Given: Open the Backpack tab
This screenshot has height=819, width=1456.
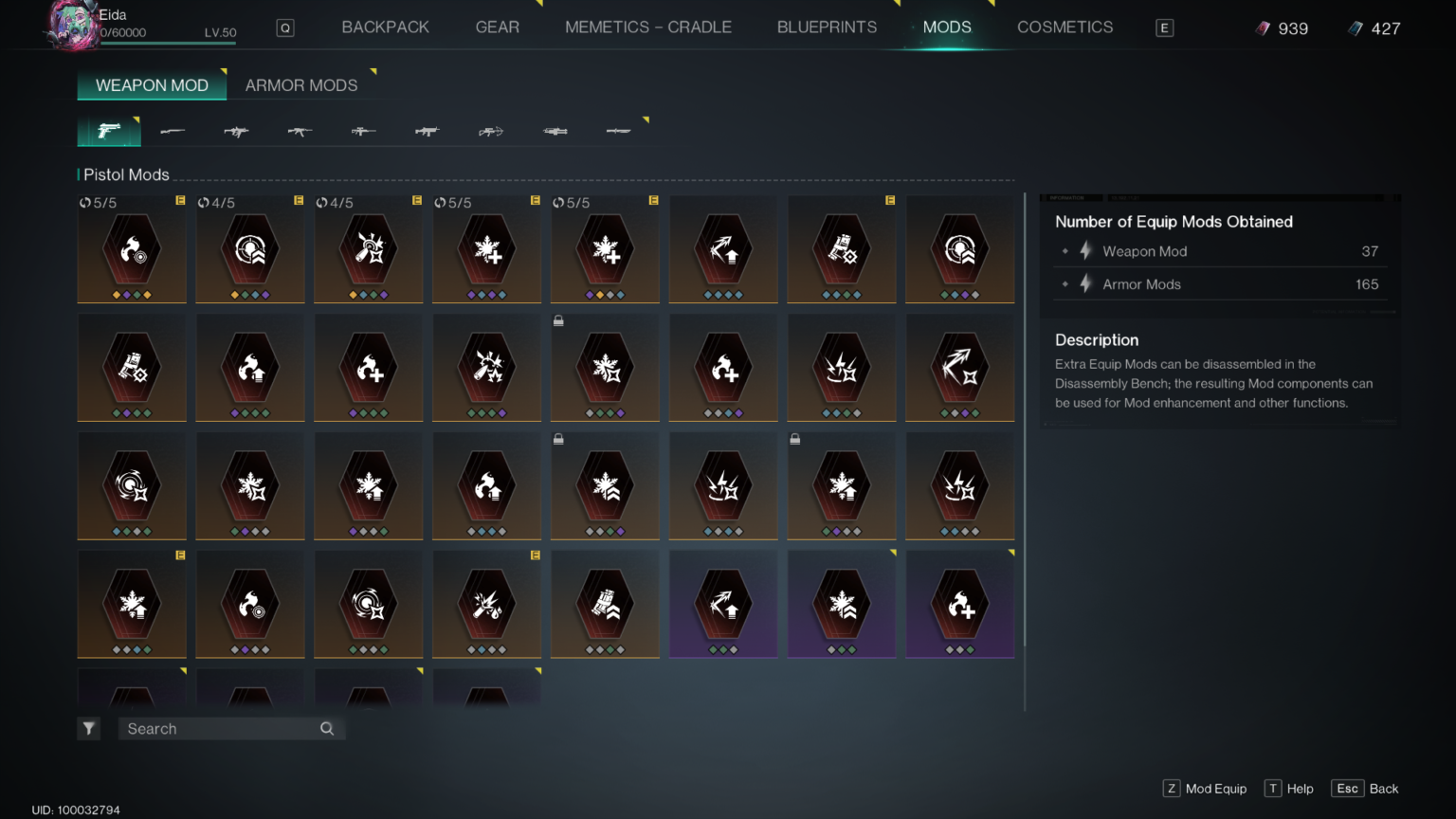Looking at the screenshot, I should pyautogui.click(x=385, y=27).
